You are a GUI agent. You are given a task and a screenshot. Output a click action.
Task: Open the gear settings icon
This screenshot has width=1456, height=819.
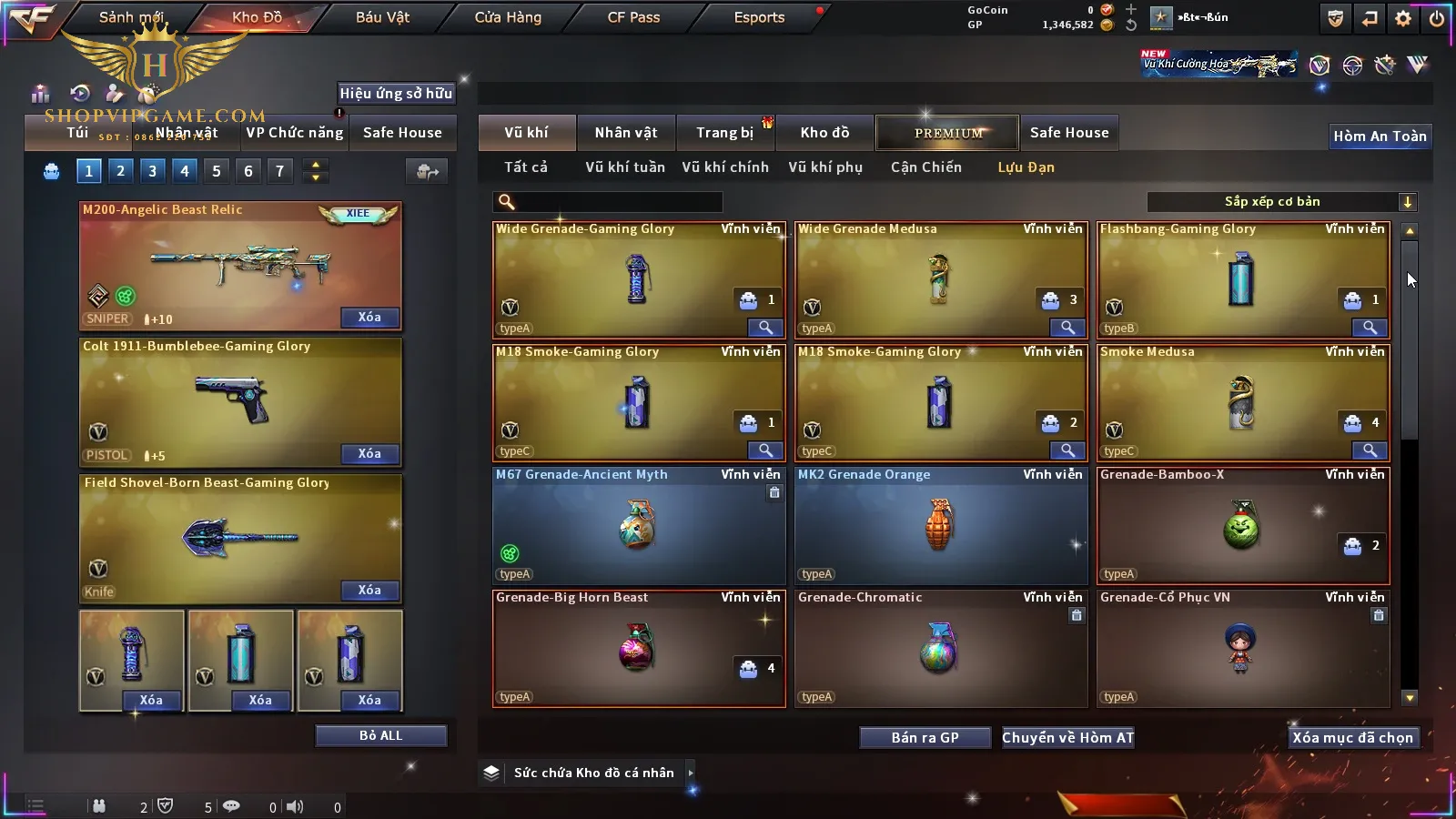pos(1403,18)
